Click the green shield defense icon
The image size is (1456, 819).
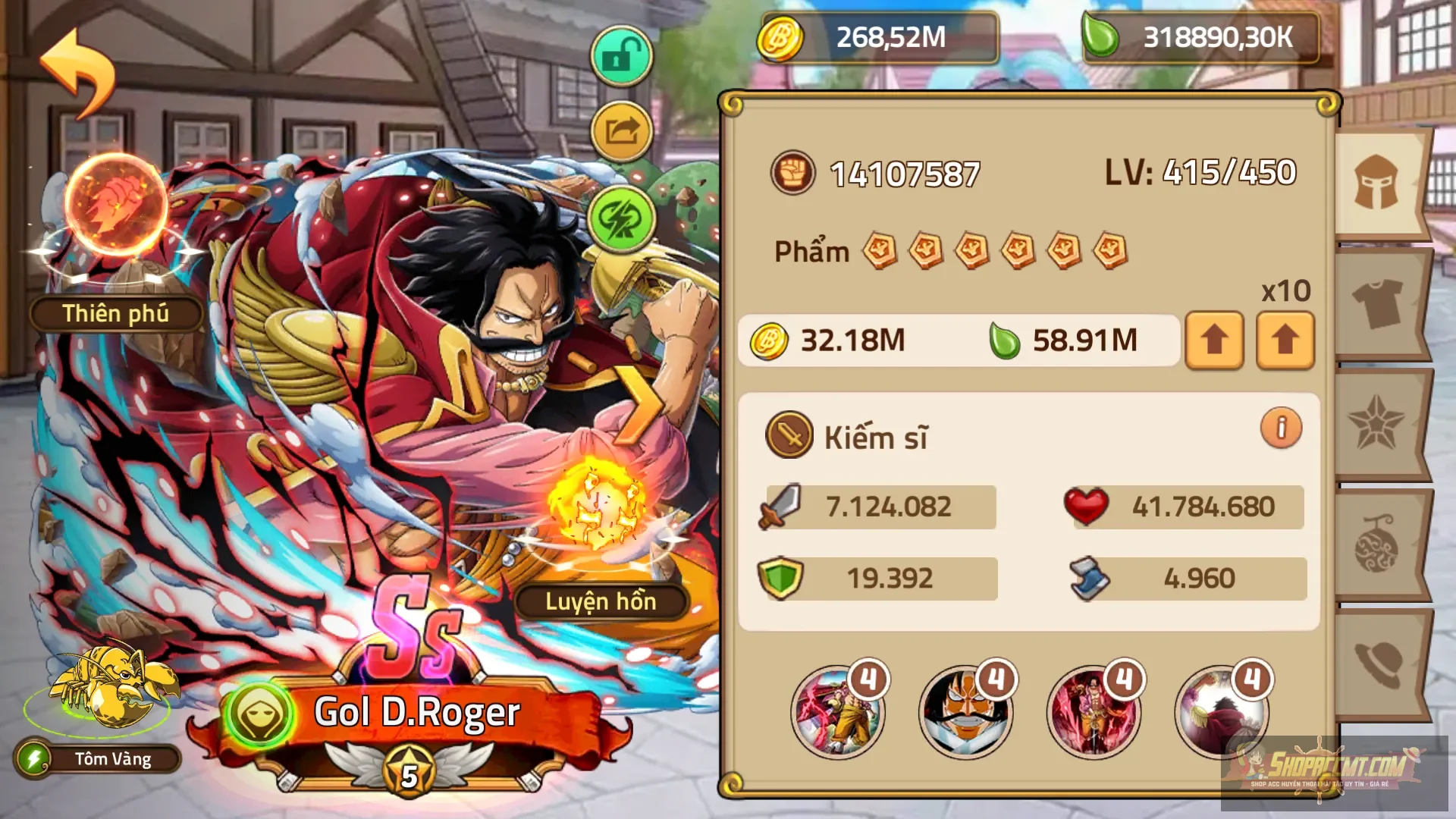(785, 576)
